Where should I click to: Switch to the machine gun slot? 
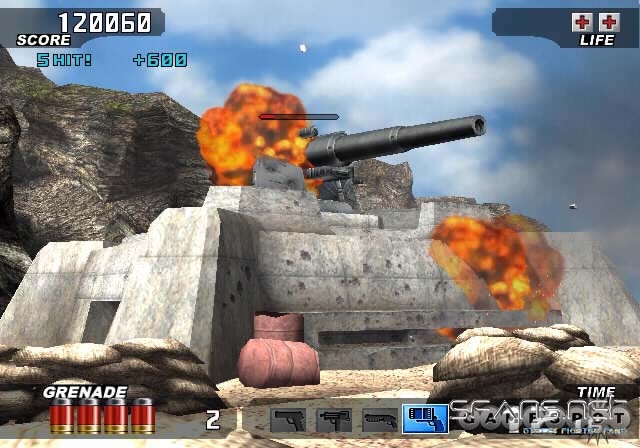333,419
